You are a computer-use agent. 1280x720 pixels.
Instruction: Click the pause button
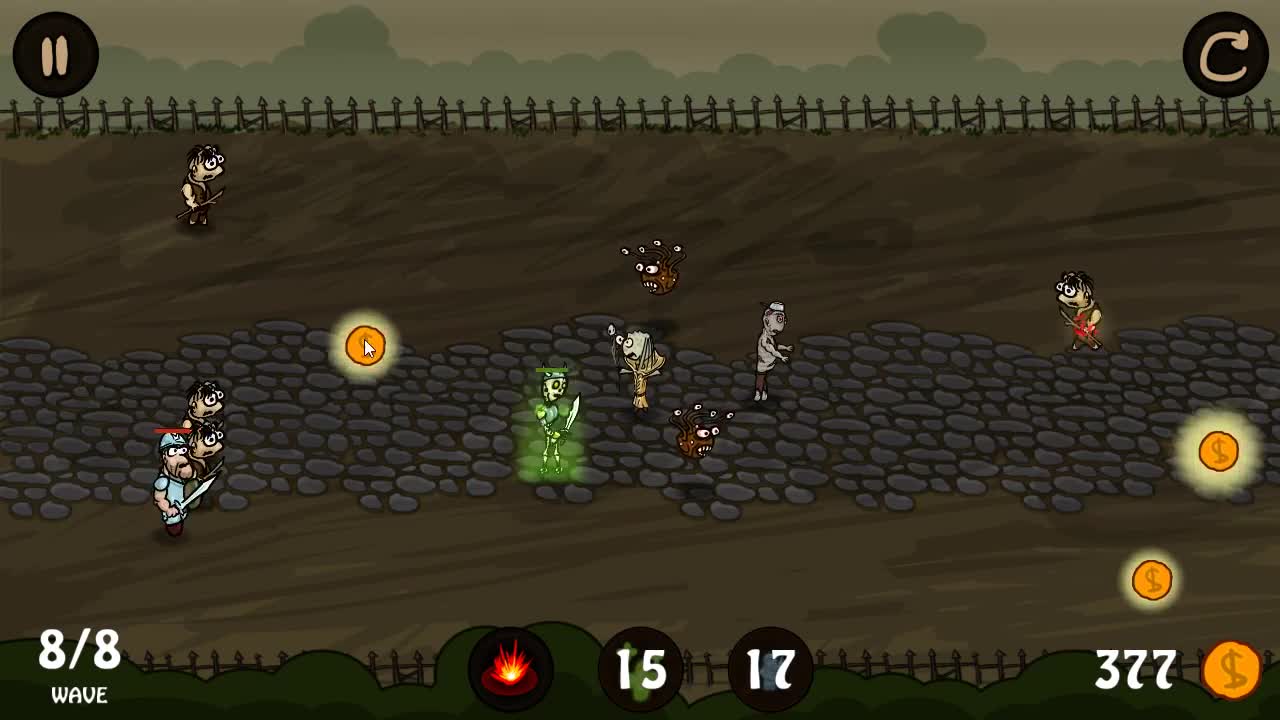[x=55, y=55]
